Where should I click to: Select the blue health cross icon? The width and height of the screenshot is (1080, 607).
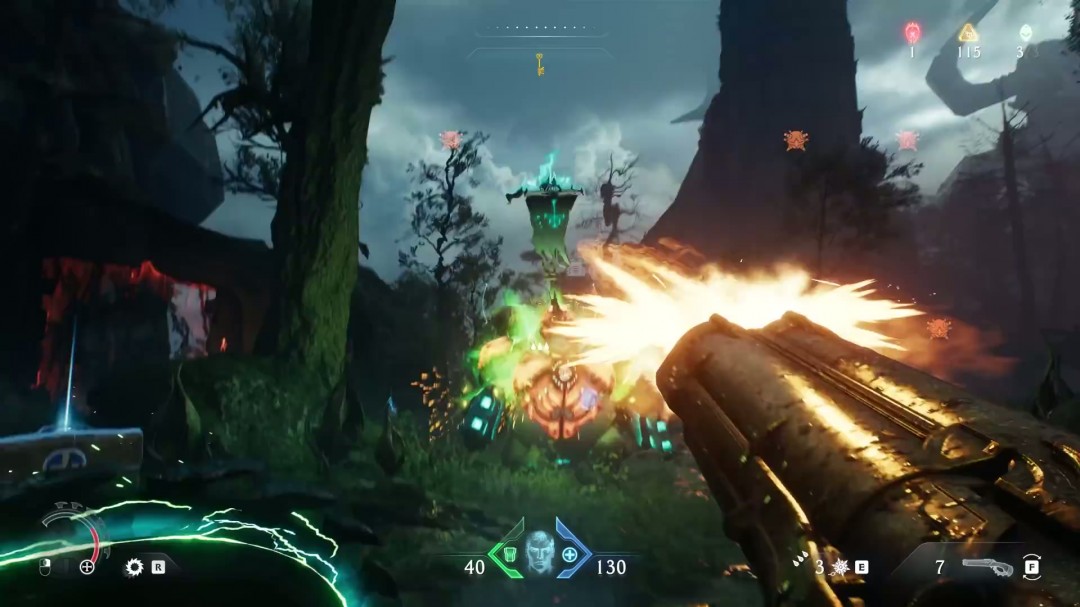point(571,555)
